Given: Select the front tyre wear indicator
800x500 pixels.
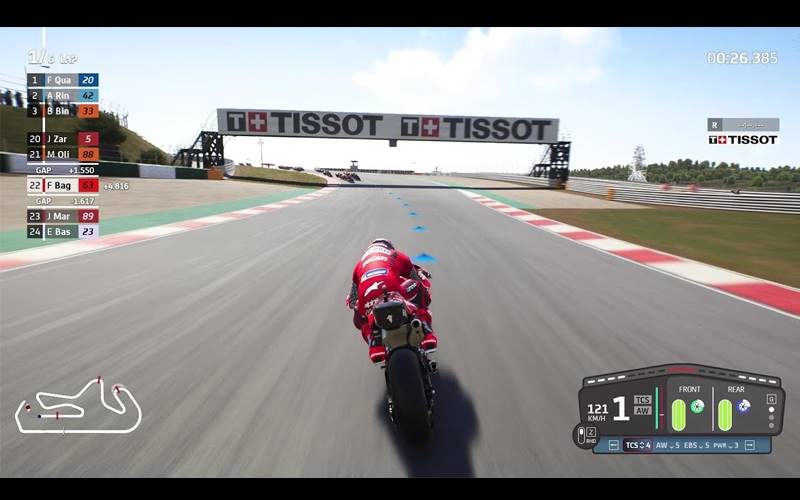Looking at the screenshot, I should 678,414.
